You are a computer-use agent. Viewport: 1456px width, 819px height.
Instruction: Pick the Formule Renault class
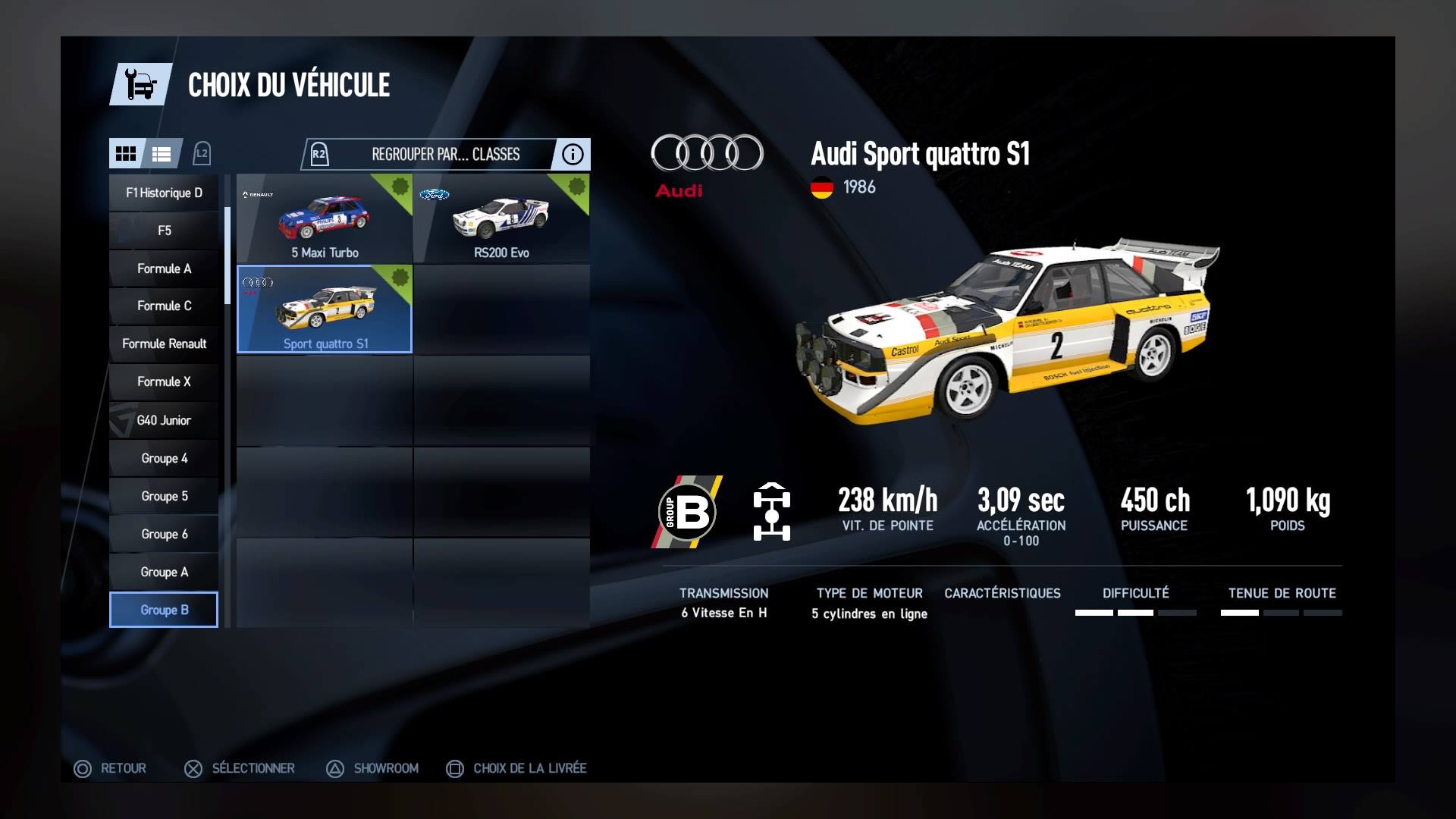click(x=164, y=344)
